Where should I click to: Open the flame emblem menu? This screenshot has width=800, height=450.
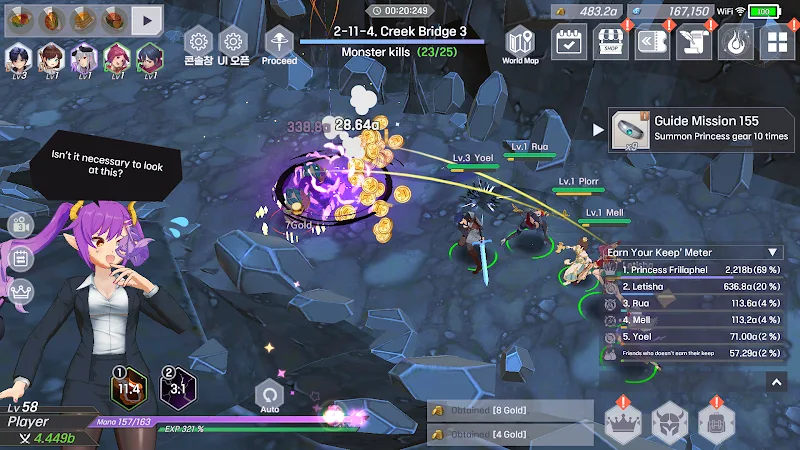pos(735,42)
